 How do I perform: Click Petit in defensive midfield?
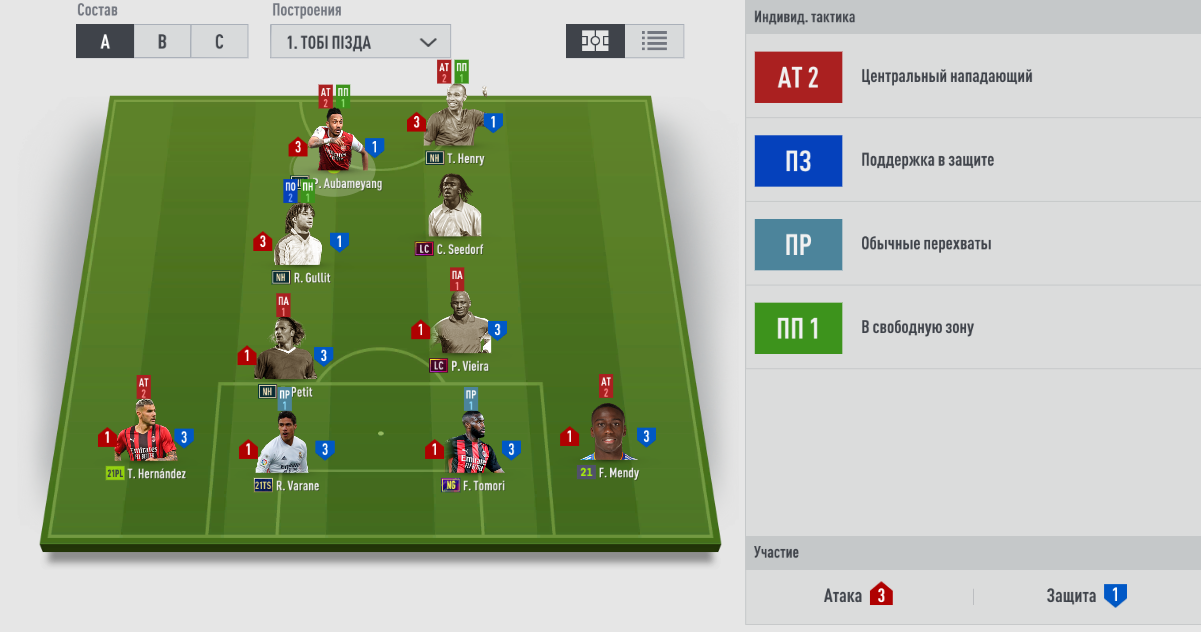coord(284,351)
